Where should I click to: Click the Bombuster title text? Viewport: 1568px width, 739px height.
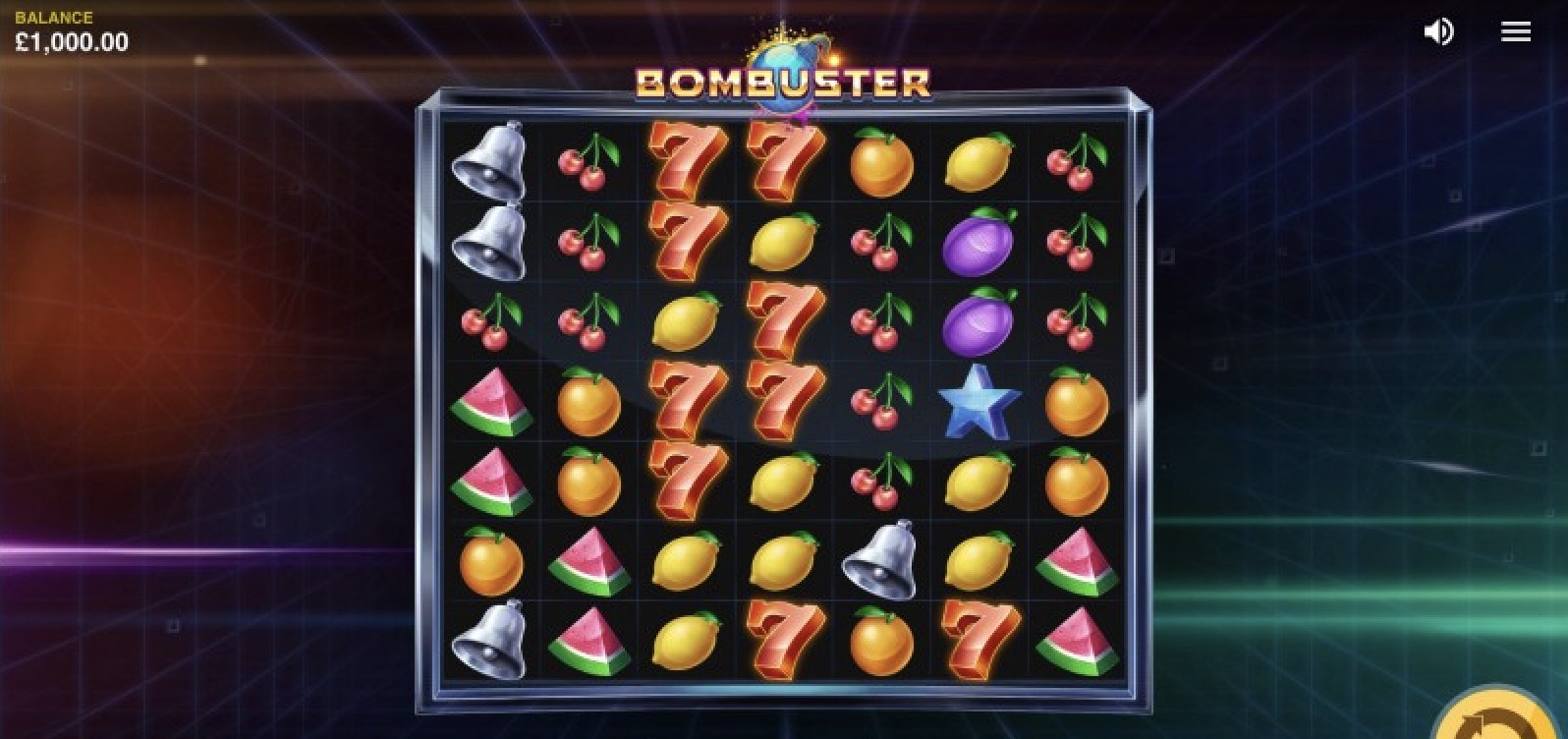[x=781, y=84]
